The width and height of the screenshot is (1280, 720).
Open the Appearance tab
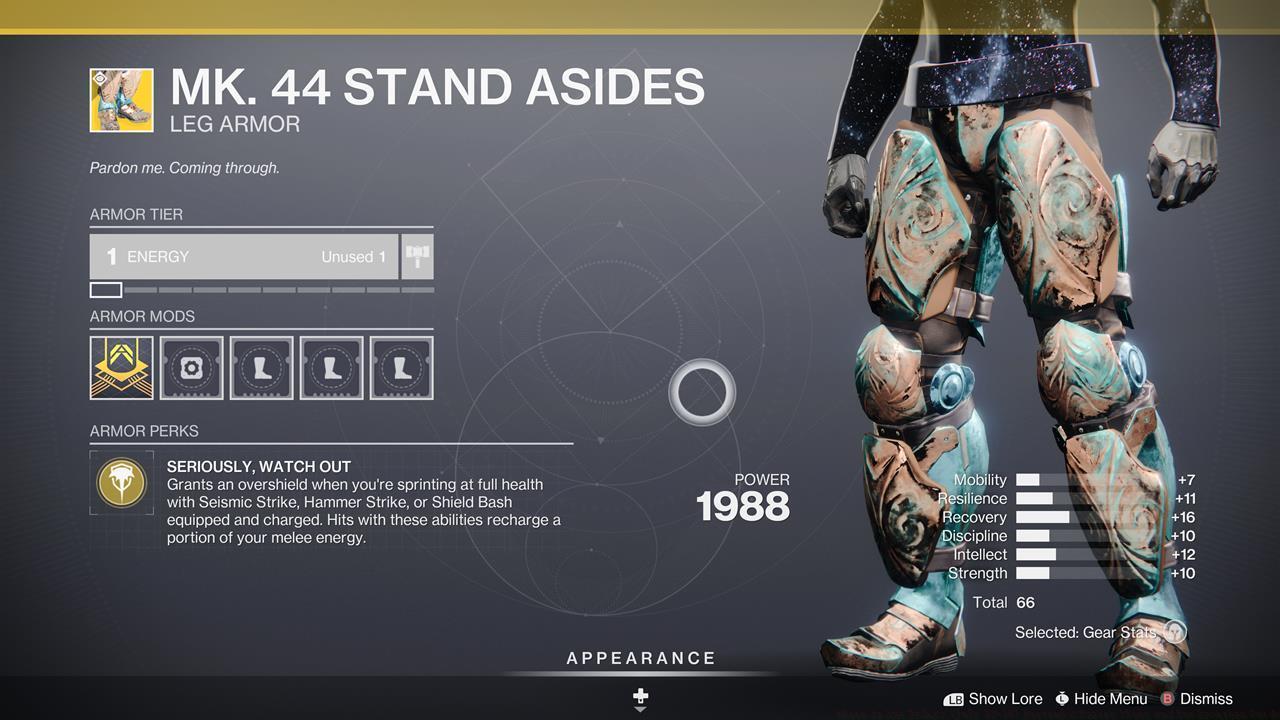[x=639, y=658]
